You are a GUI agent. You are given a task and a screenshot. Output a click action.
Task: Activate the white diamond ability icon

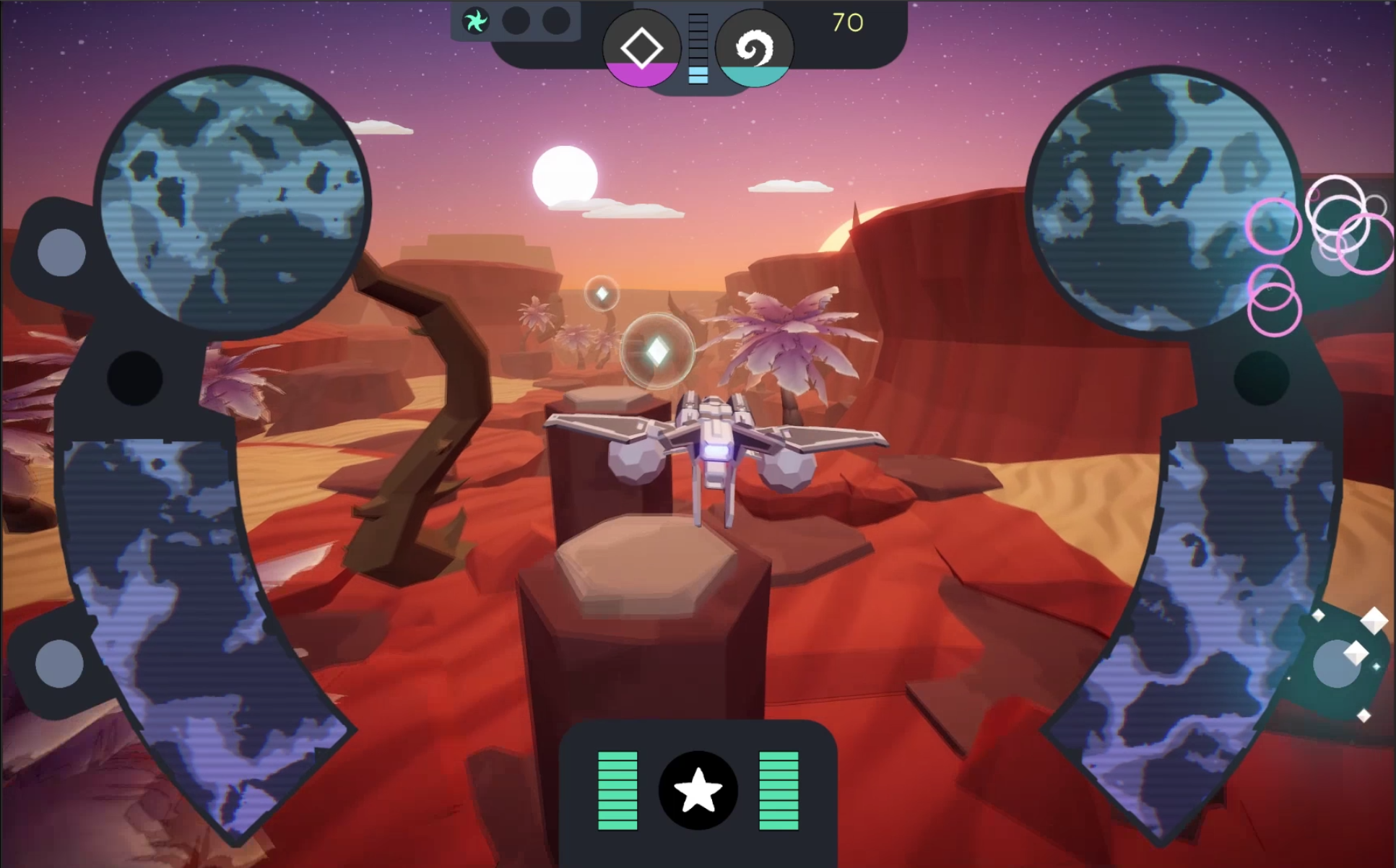tap(641, 48)
